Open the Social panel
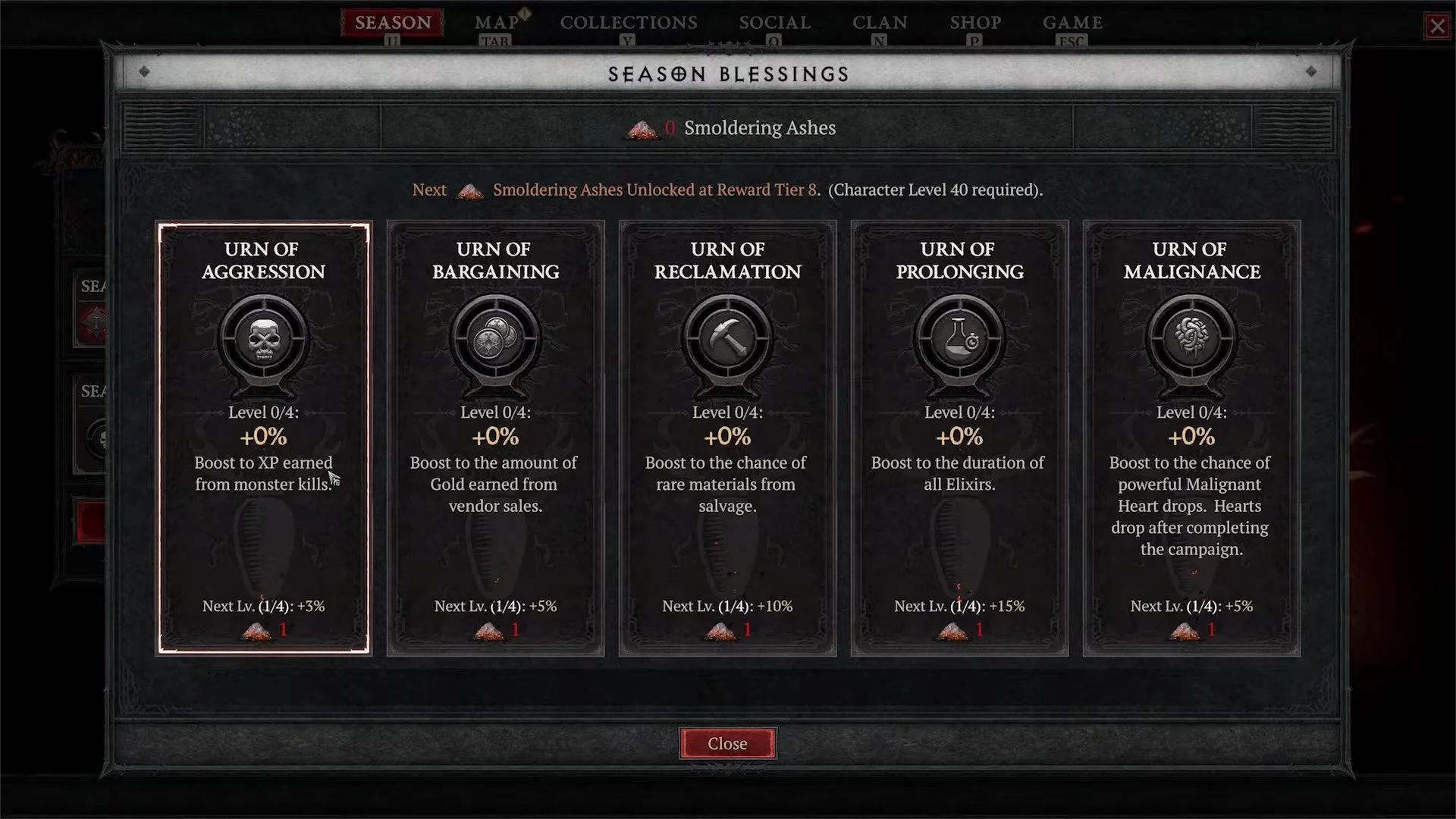The height and width of the screenshot is (819, 1456). coord(774,23)
